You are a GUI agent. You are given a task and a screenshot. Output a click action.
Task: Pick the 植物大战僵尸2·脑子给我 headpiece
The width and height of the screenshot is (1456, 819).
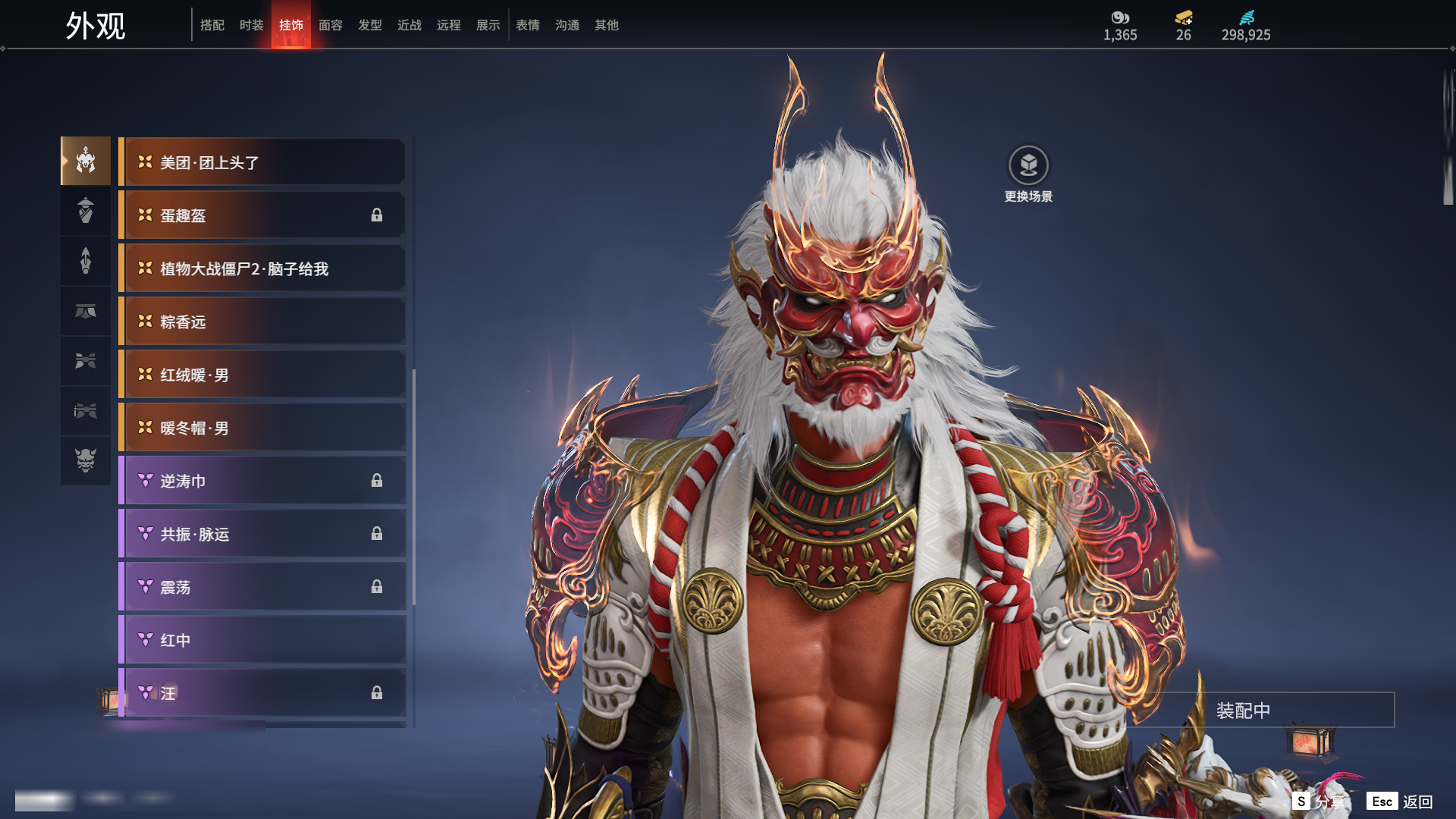pyautogui.click(x=262, y=268)
